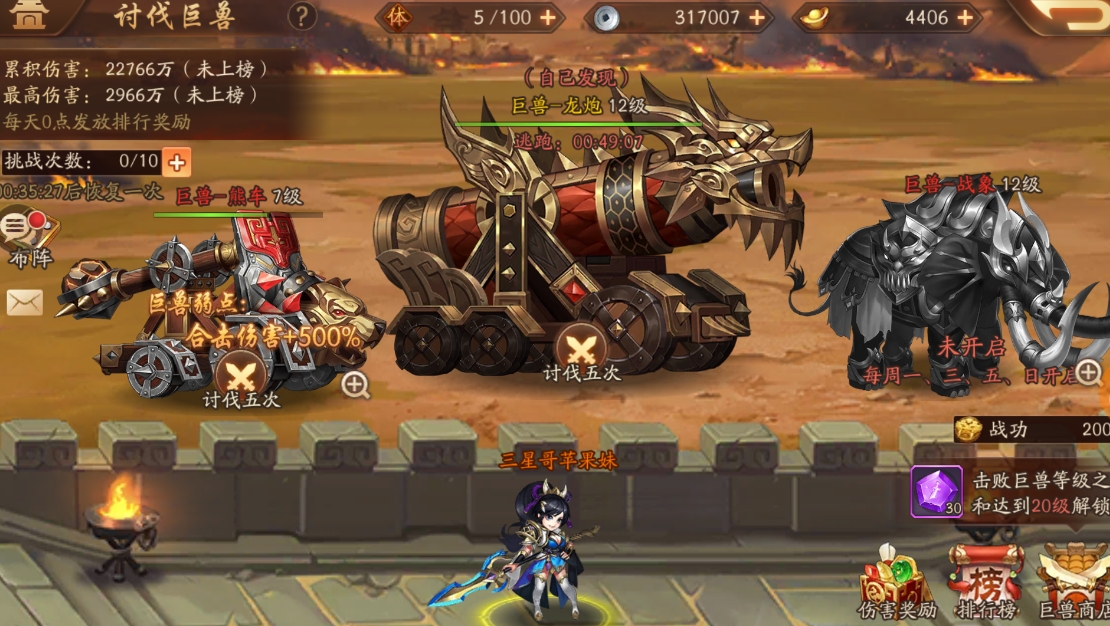This screenshot has width=1110, height=626.
Task: Select the 战功 battle merit panel
Action: (1031, 430)
